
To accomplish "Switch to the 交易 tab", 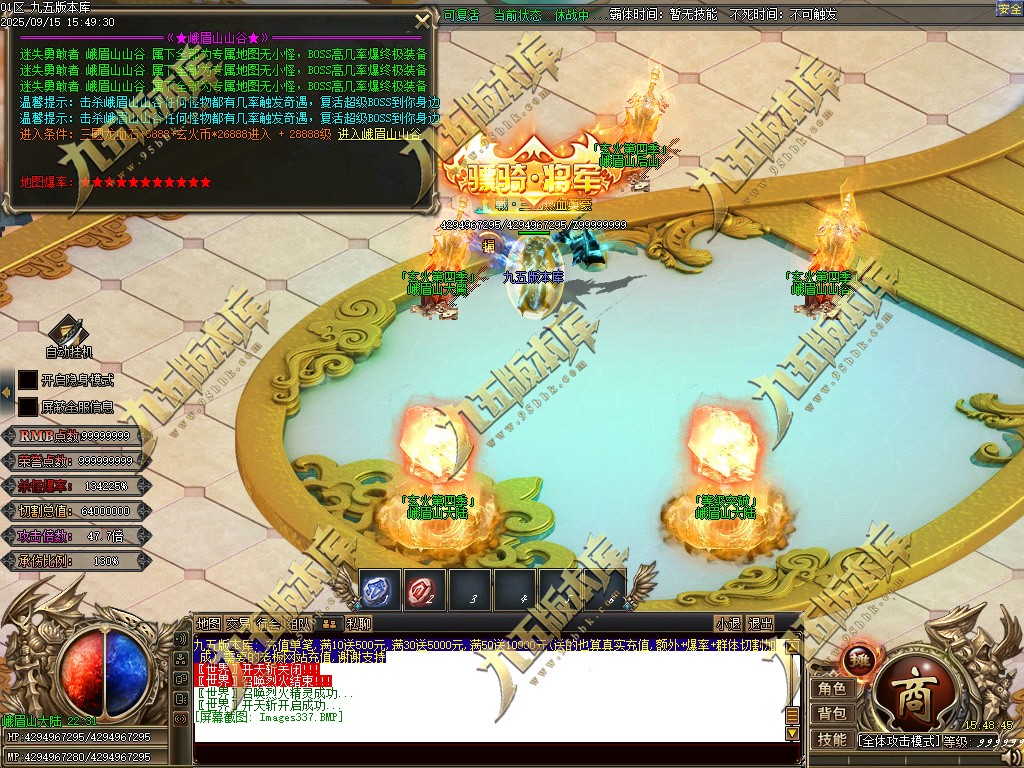I will 238,623.
